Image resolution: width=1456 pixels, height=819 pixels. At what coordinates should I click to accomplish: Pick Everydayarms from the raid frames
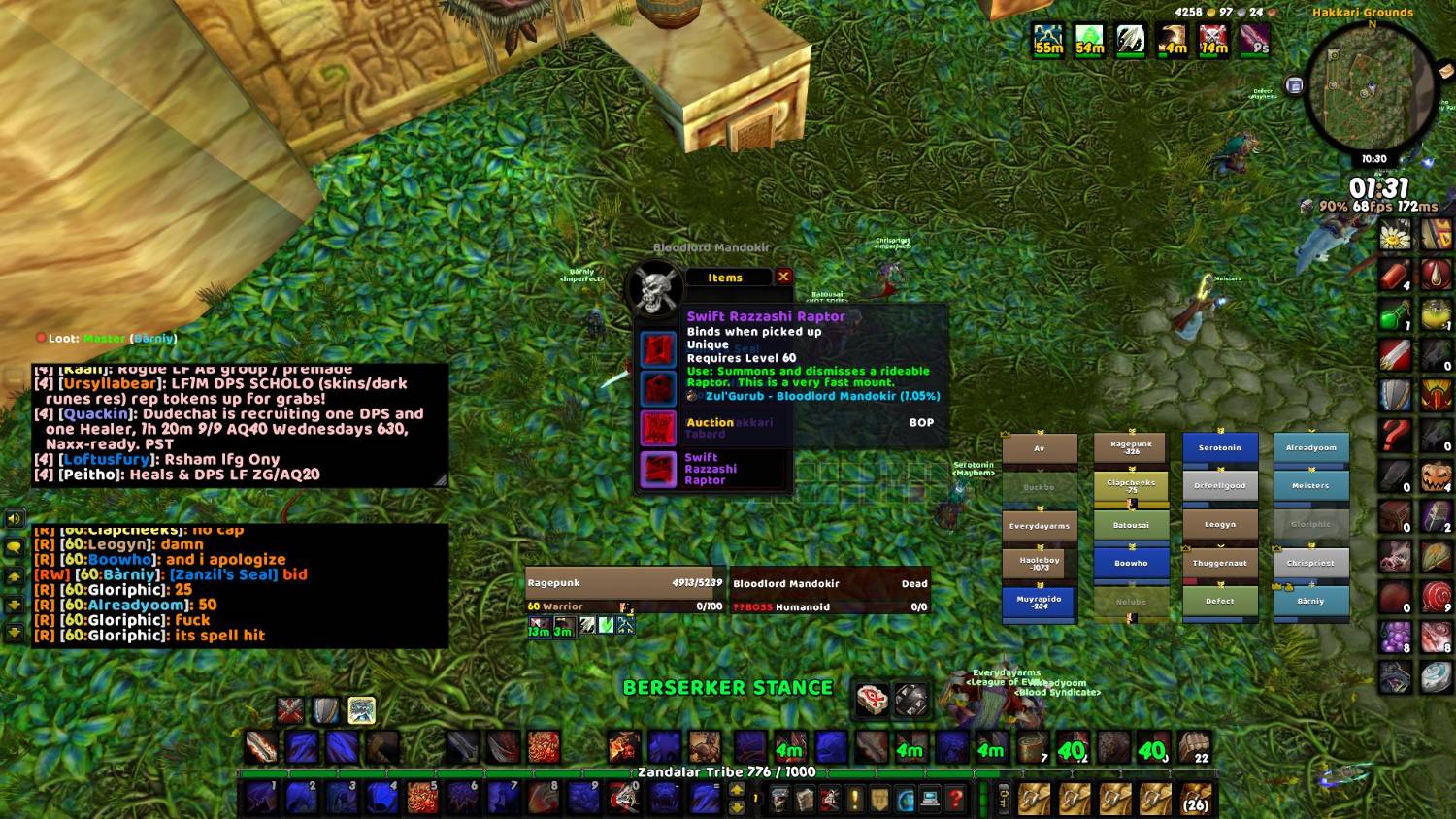click(1039, 526)
